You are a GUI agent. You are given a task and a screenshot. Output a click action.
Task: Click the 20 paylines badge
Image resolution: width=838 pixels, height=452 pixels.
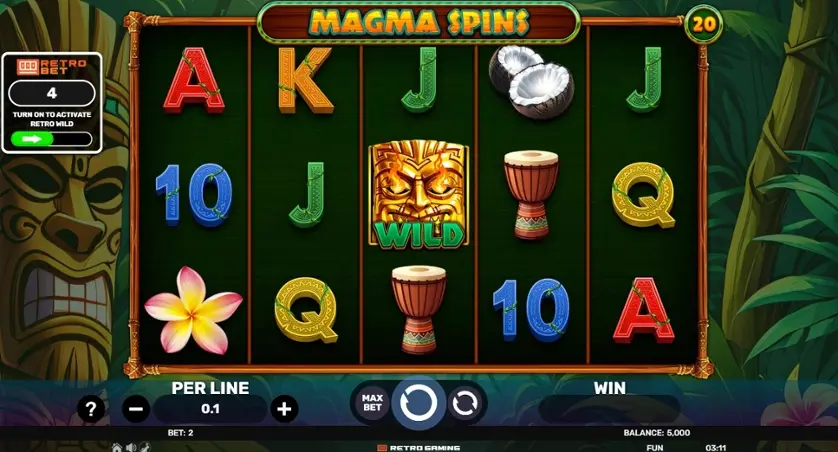(x=702, y=23)
